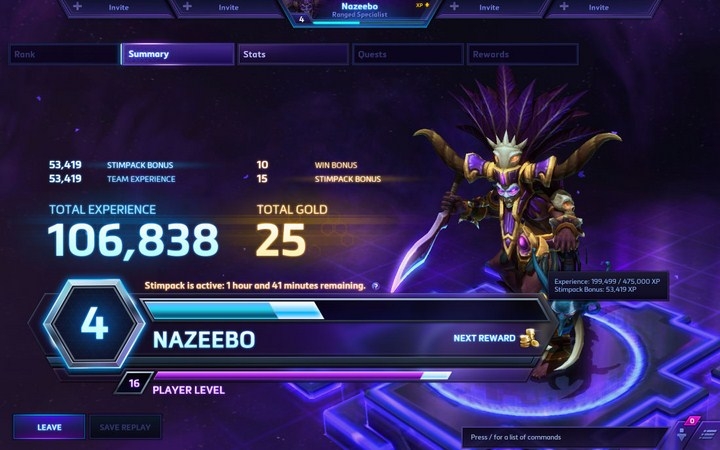Open the Summary tab

pyautogui.click(x=177, y=54)
